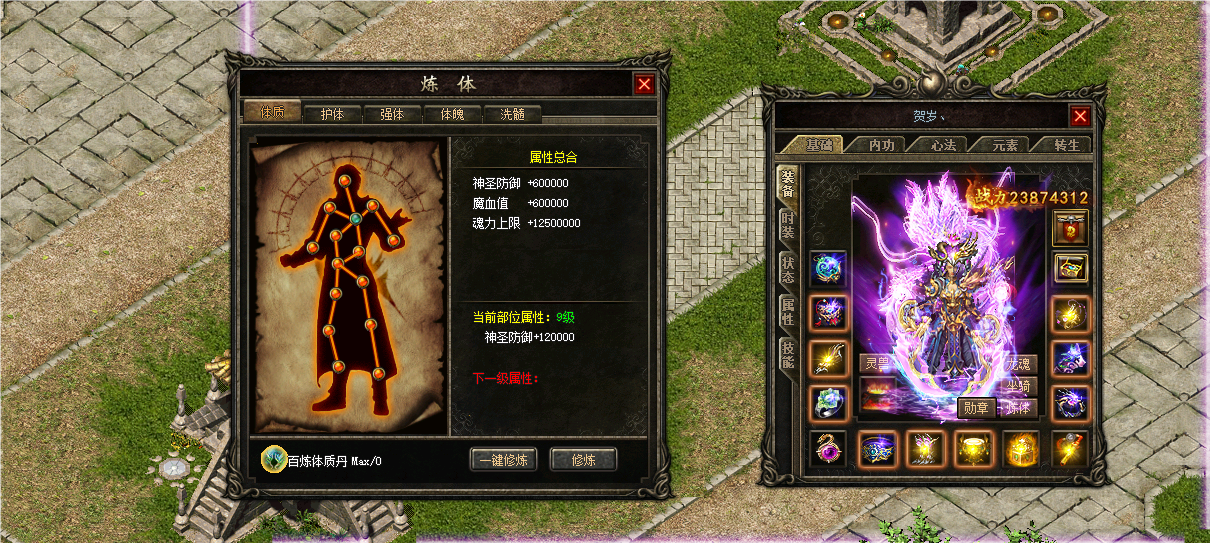
Task: Close the character panel
Action: coord(1080,116)
